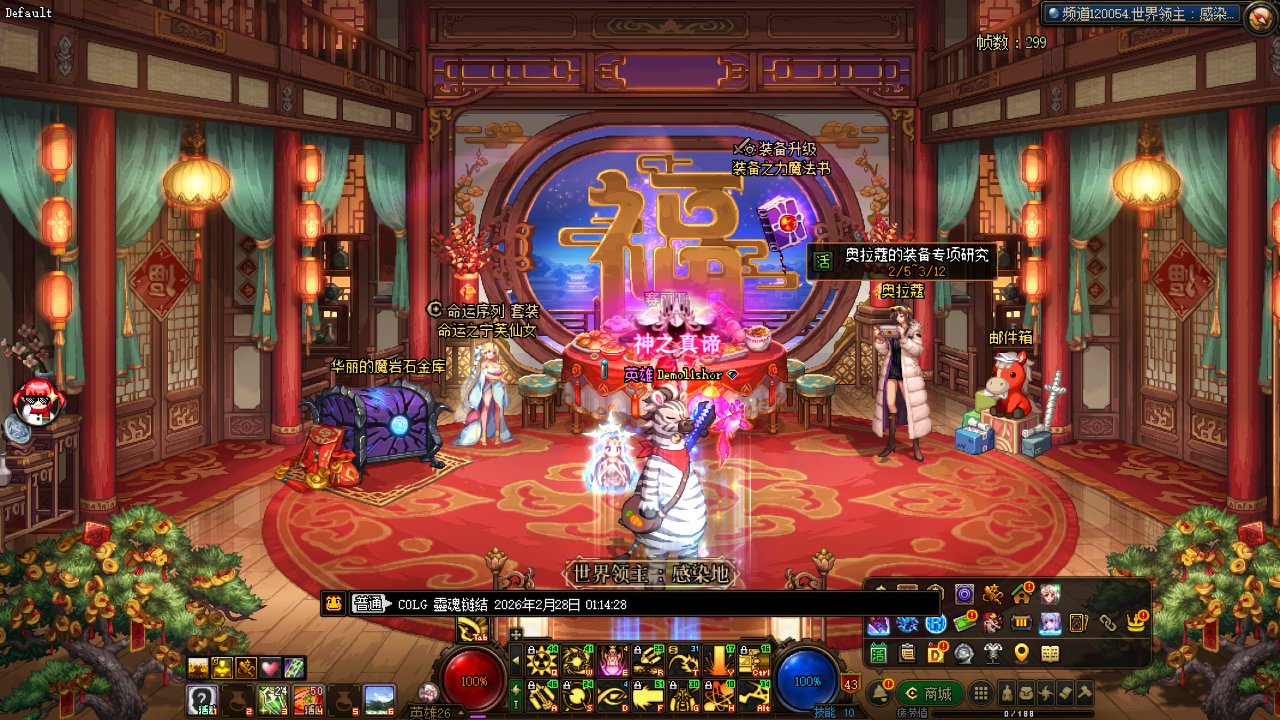Click the open book icon

pos(1050,653)
